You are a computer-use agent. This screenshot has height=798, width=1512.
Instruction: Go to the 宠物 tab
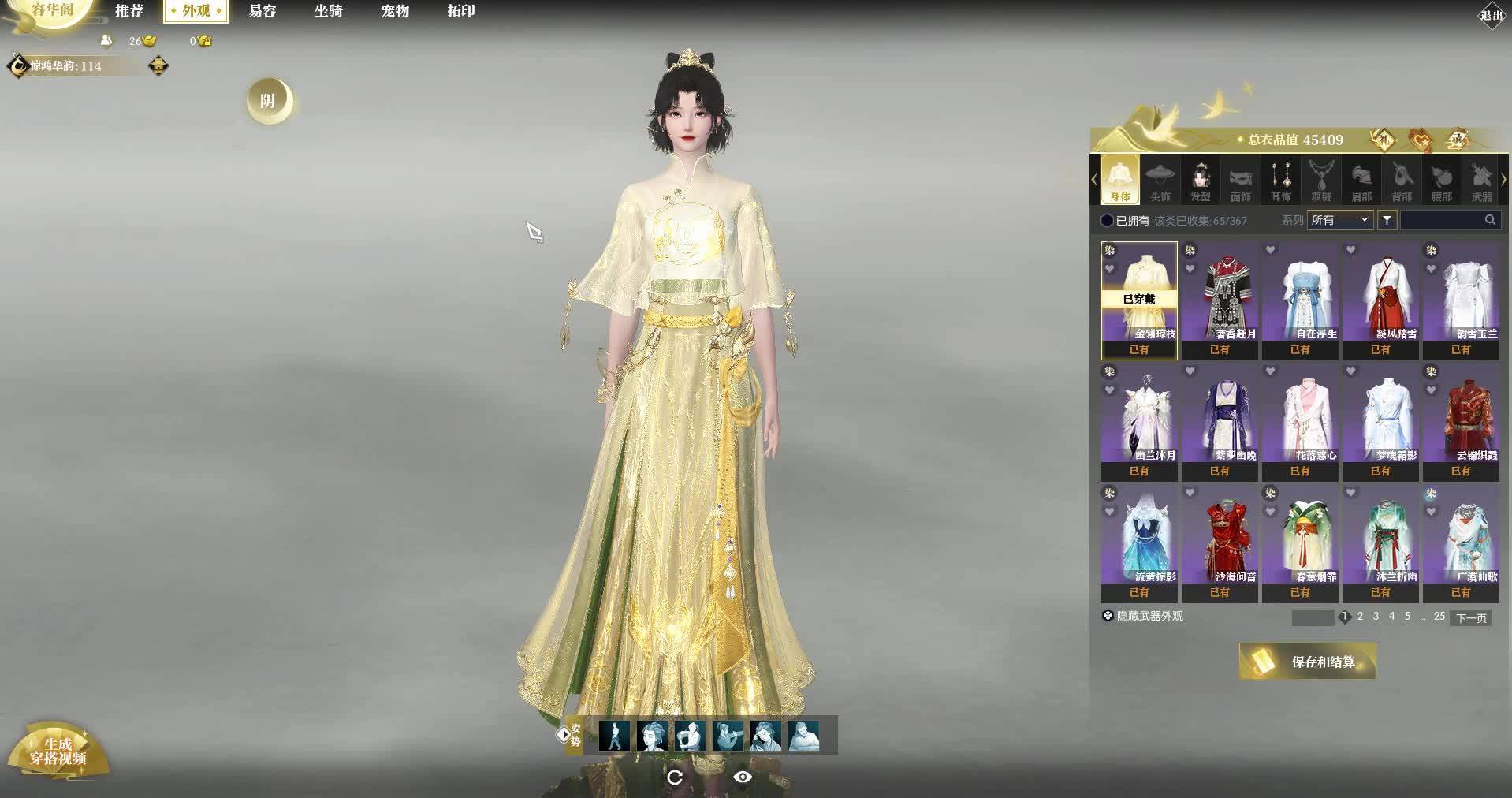[x=395, y=11]
